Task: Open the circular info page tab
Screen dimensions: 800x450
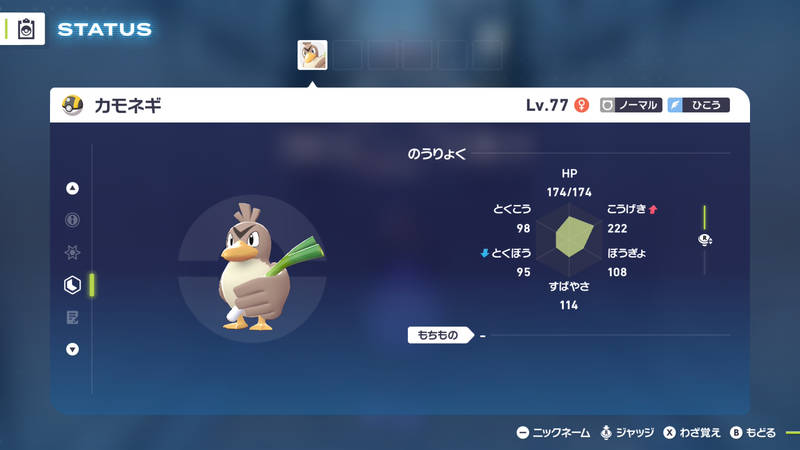Action: (x=72, y=220)
